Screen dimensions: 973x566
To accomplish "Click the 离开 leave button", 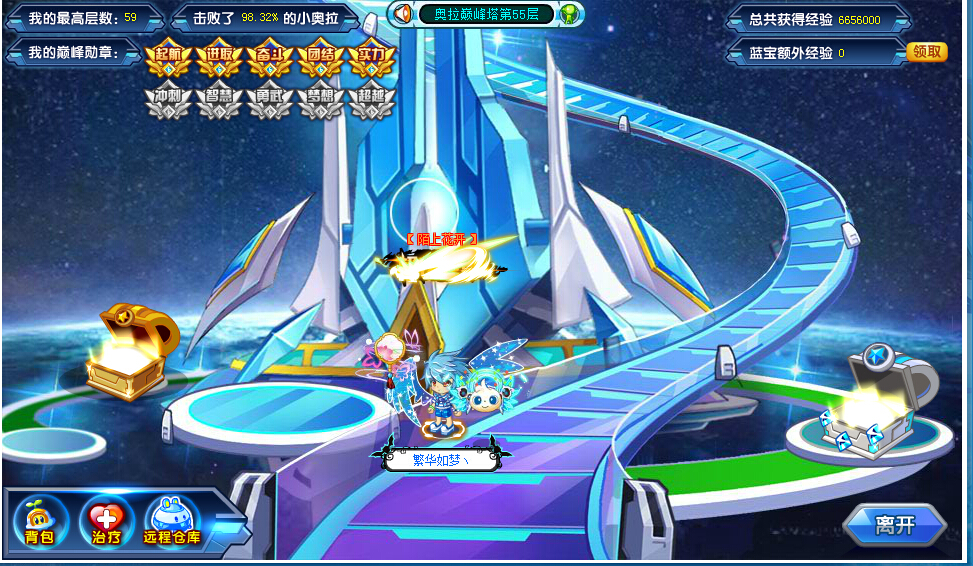I will click(894, 525).
